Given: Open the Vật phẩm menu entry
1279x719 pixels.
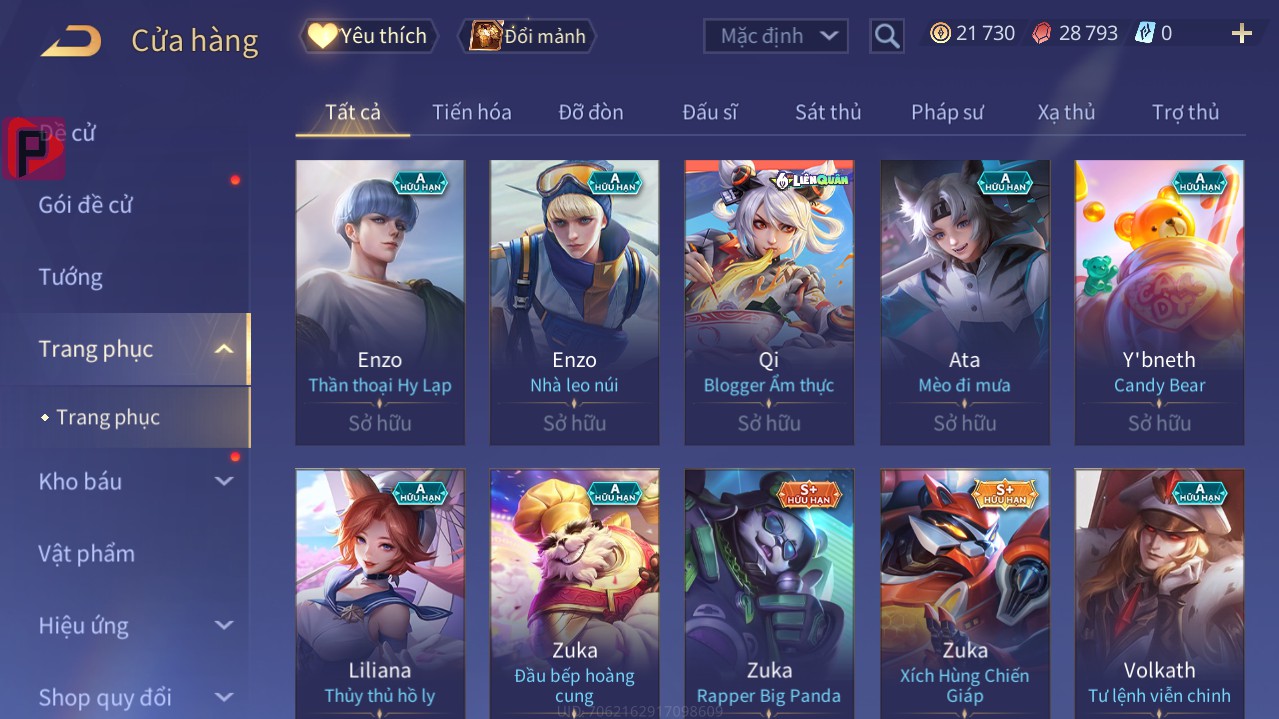Looking at the screenshot, I should tap(87, 553).
